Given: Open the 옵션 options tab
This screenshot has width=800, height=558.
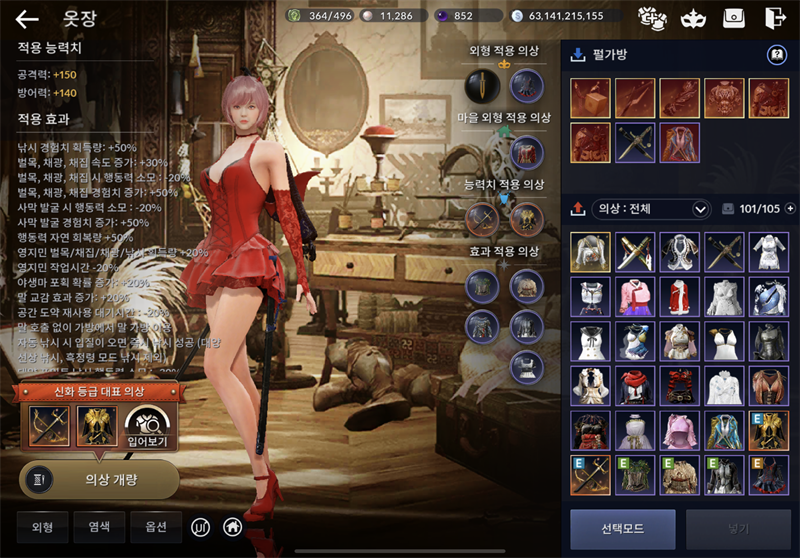Looking at the screenshot, I should tap(156, 524).
